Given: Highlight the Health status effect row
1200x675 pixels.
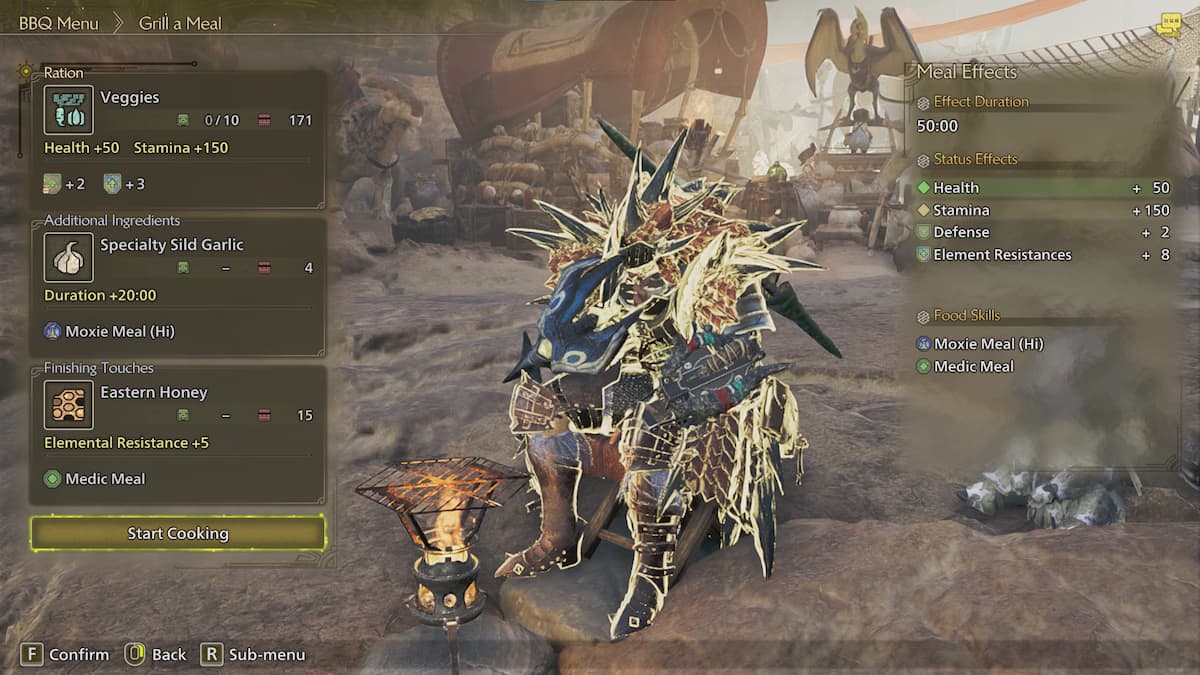Looking at the screenshot, I should pyautogui.click(x=1043, y=188).
